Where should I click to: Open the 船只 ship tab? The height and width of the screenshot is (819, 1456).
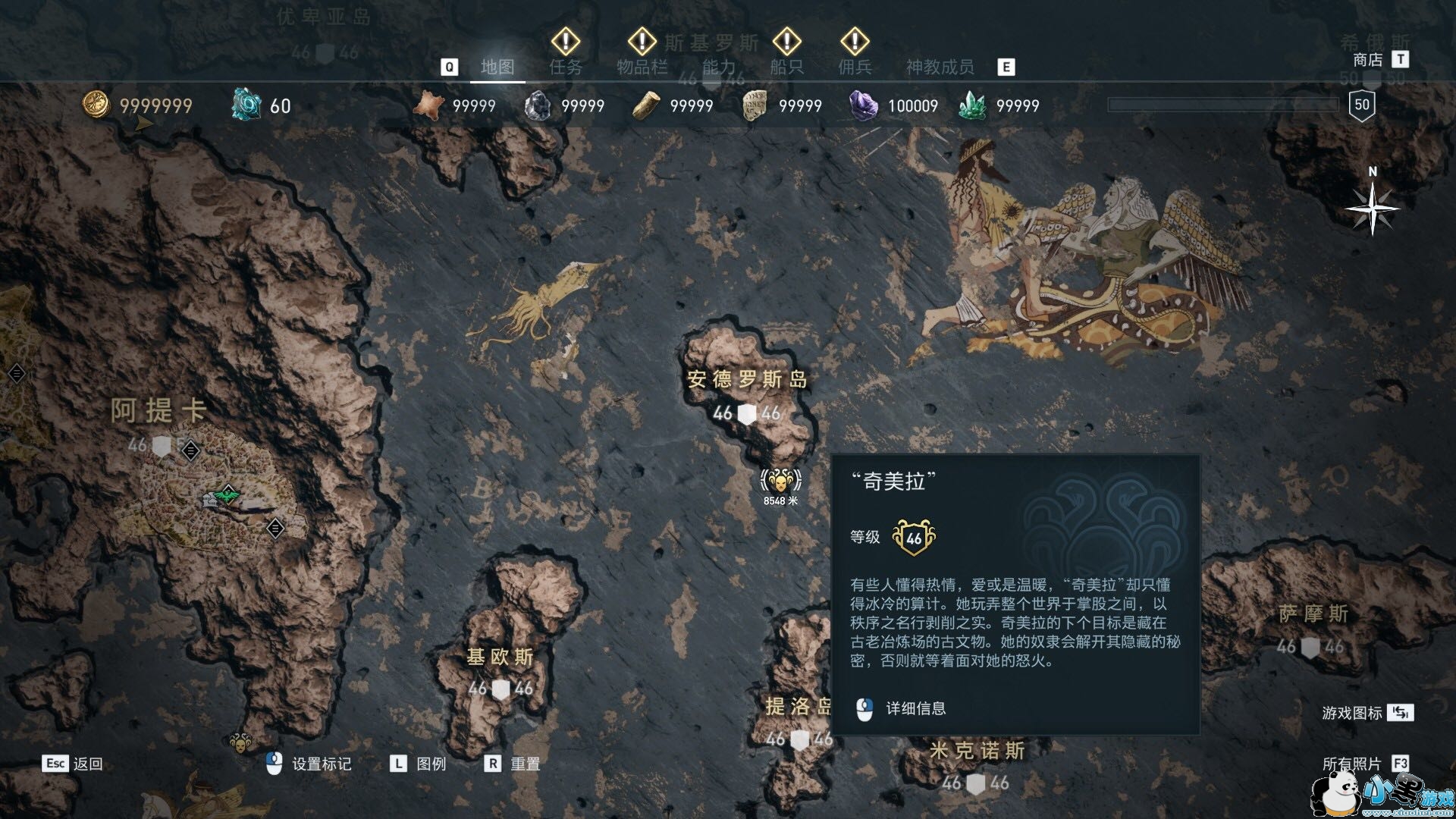coord(786,67)
